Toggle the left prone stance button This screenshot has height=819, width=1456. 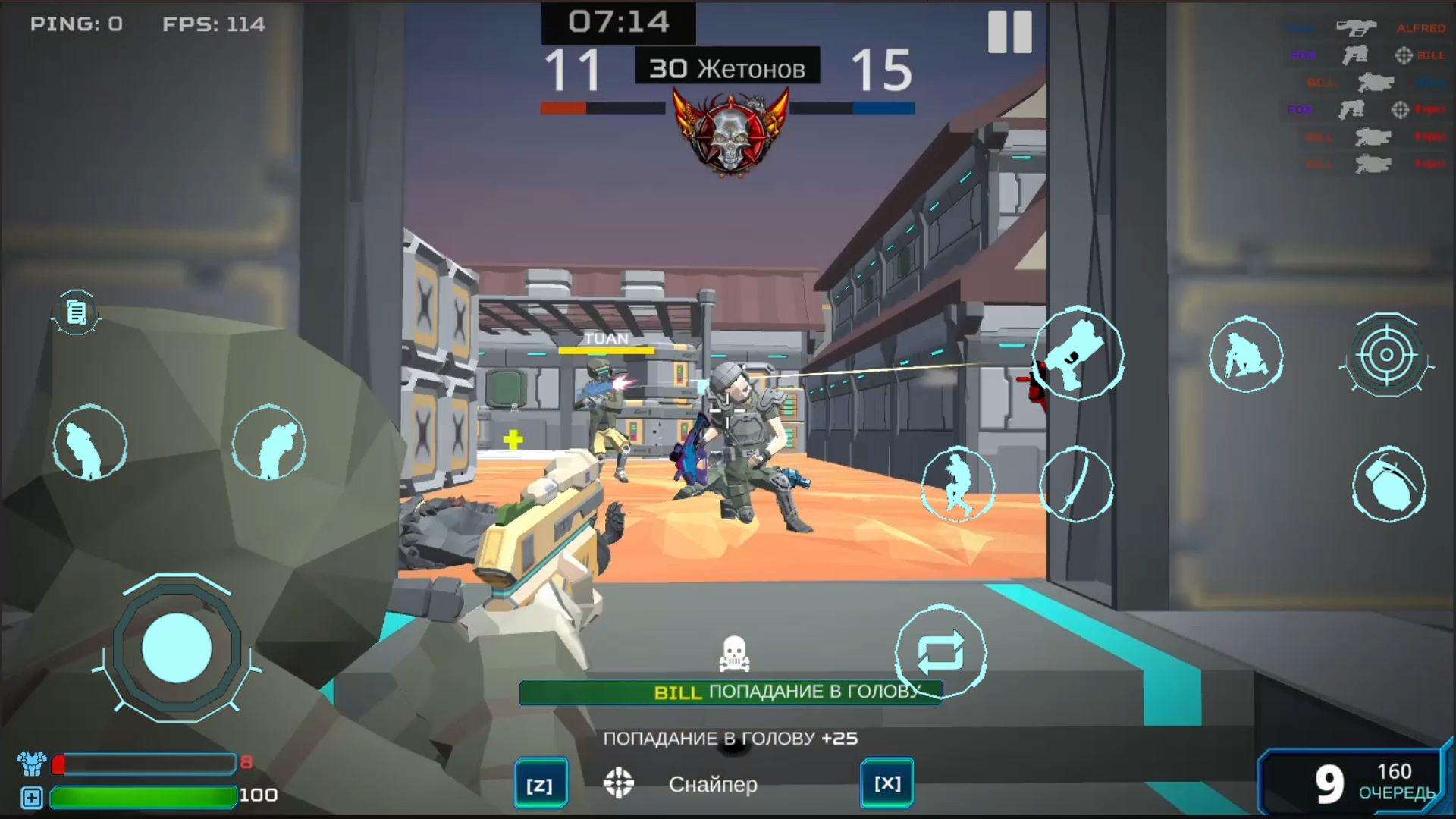pos(270,444)
